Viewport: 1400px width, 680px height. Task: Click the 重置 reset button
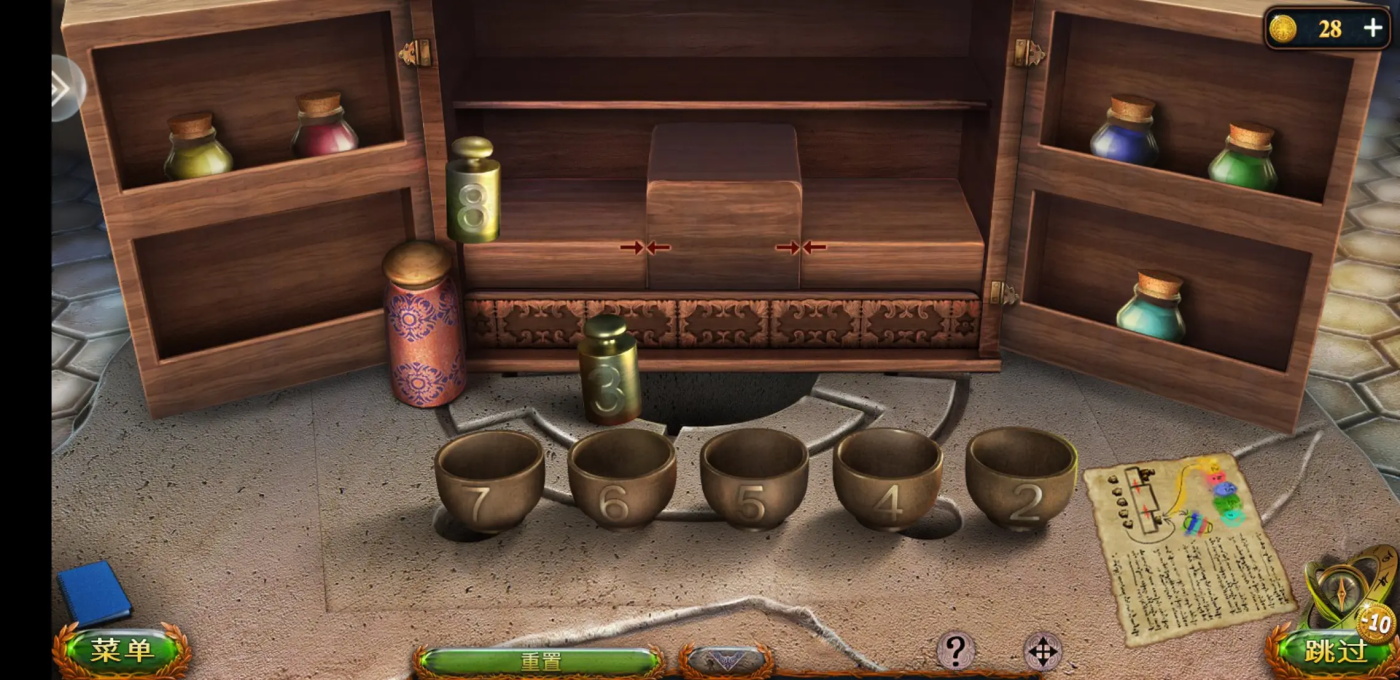540,661
